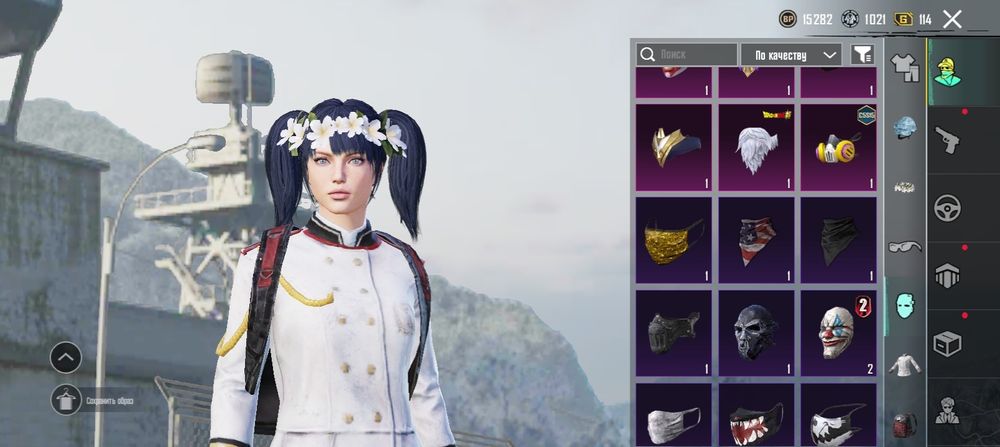The width and height of the screenshot is (1000, 447).
Task: Select the gold and navy crown headpiece
Action: coord(673,146)
